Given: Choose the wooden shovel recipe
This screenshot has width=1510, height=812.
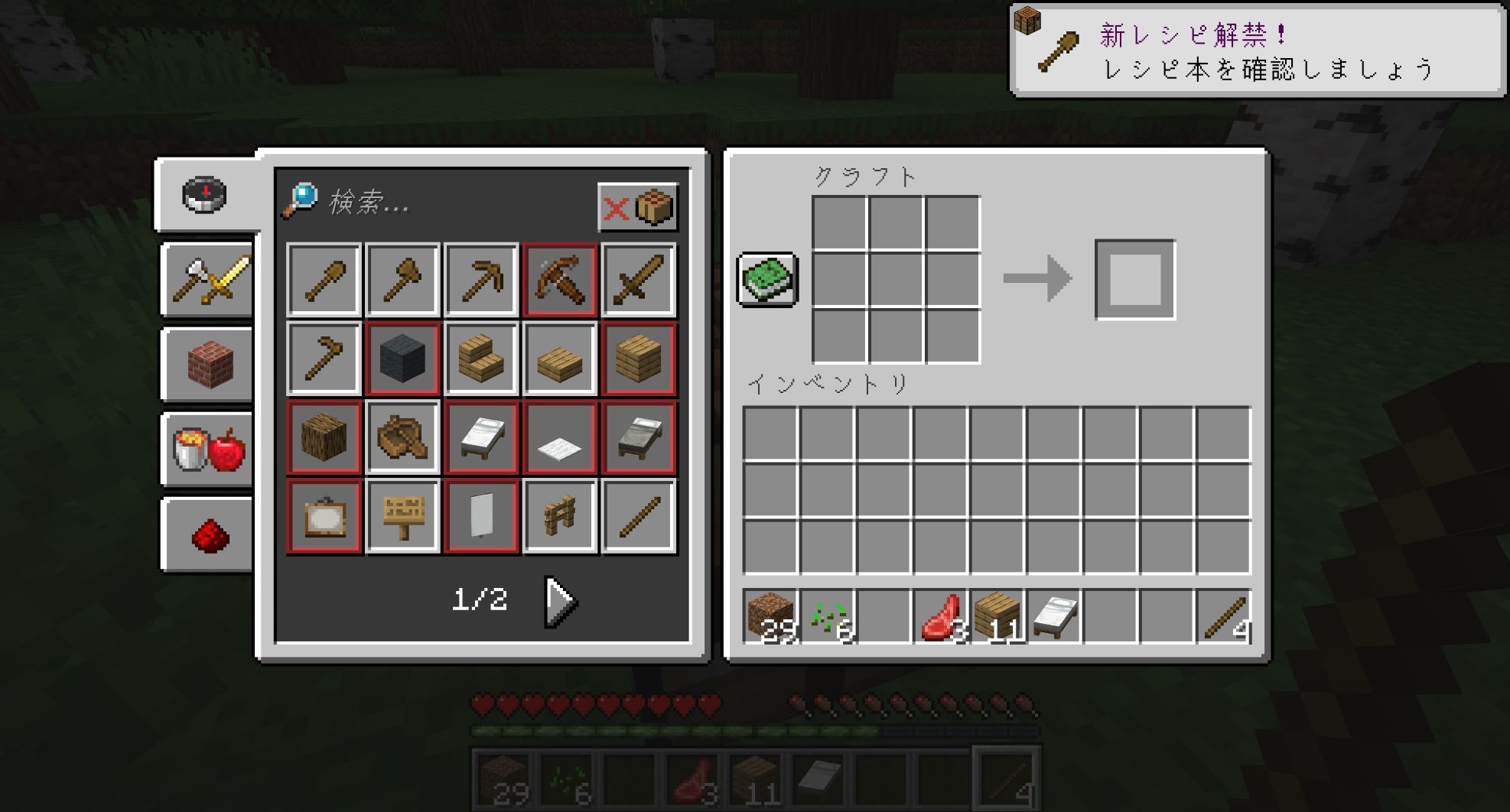Looking at the screenshot, I should coord(324,280).
